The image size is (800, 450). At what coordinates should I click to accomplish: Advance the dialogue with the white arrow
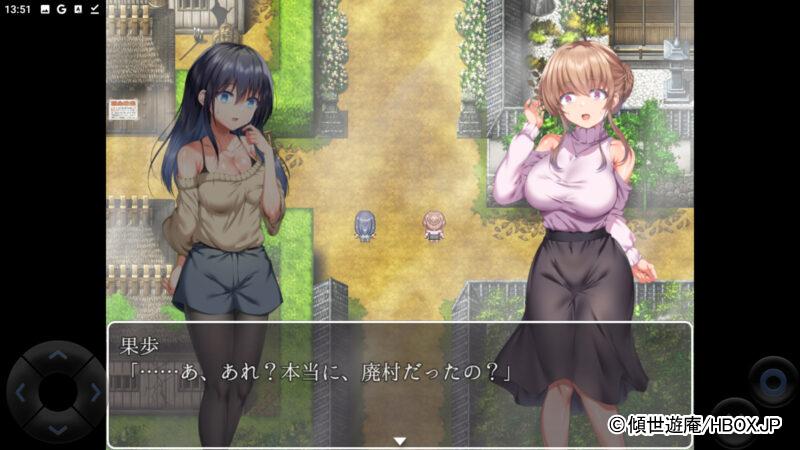point(400,440)
